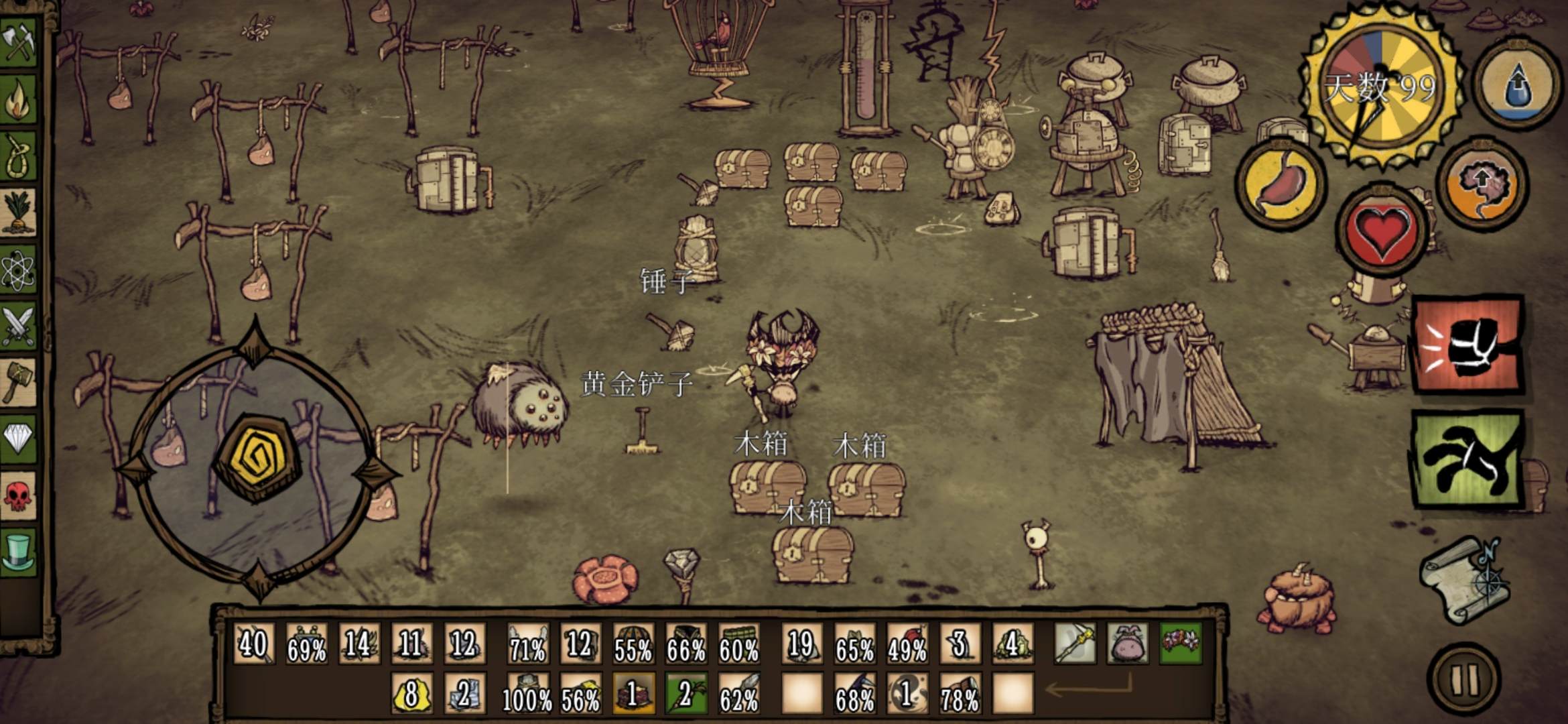Select the equipped flower garland slot
Image resolution: width=1568 pixels, height=724 pixels.
tap(1180, 643)
